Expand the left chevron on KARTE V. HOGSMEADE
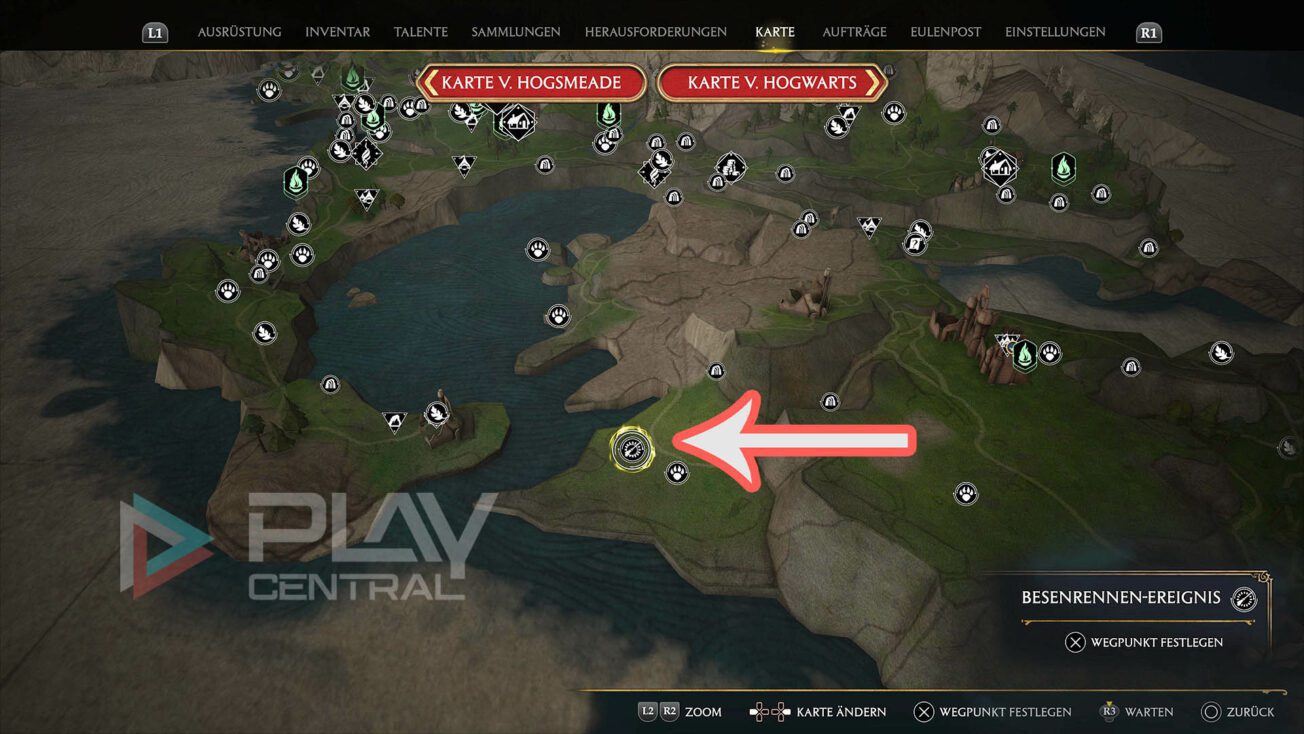The width and height of the screenshot is (1304, 734). pyautogui.click(x=431, y=83)
